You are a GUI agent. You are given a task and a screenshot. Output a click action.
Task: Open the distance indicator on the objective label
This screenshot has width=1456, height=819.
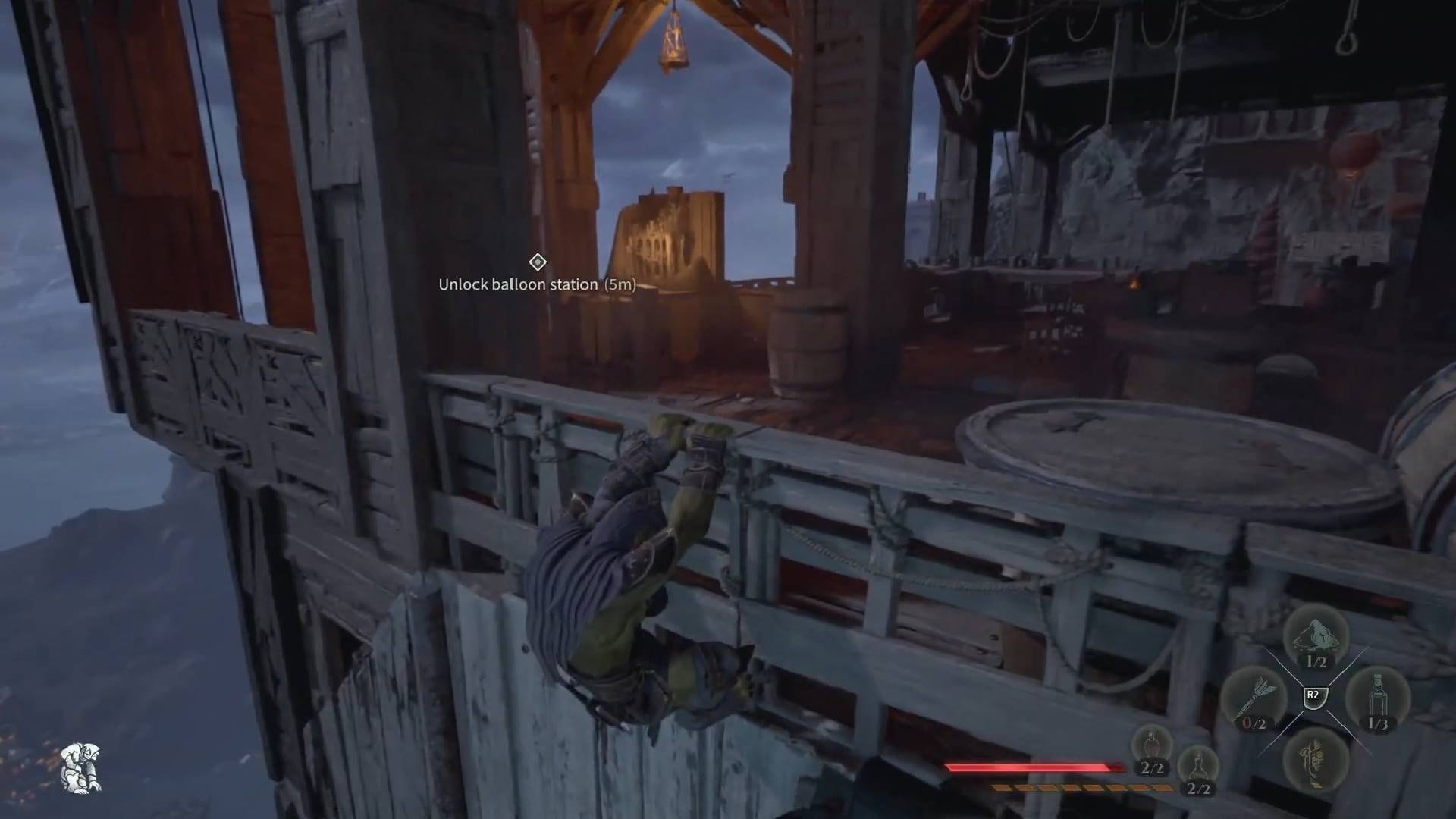tap(619, 286)
